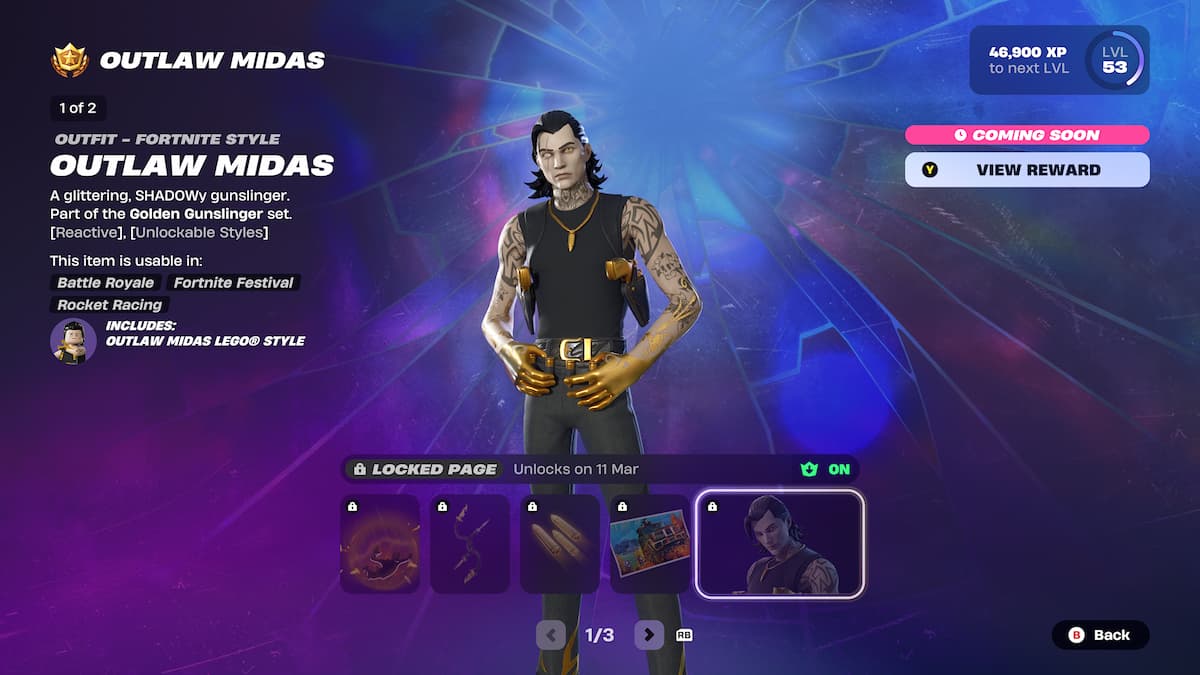Screen dimensions: 1200x675
Task: Go to the next rewards page arrow
Action: pyautogui.click(x=649, y=635)
